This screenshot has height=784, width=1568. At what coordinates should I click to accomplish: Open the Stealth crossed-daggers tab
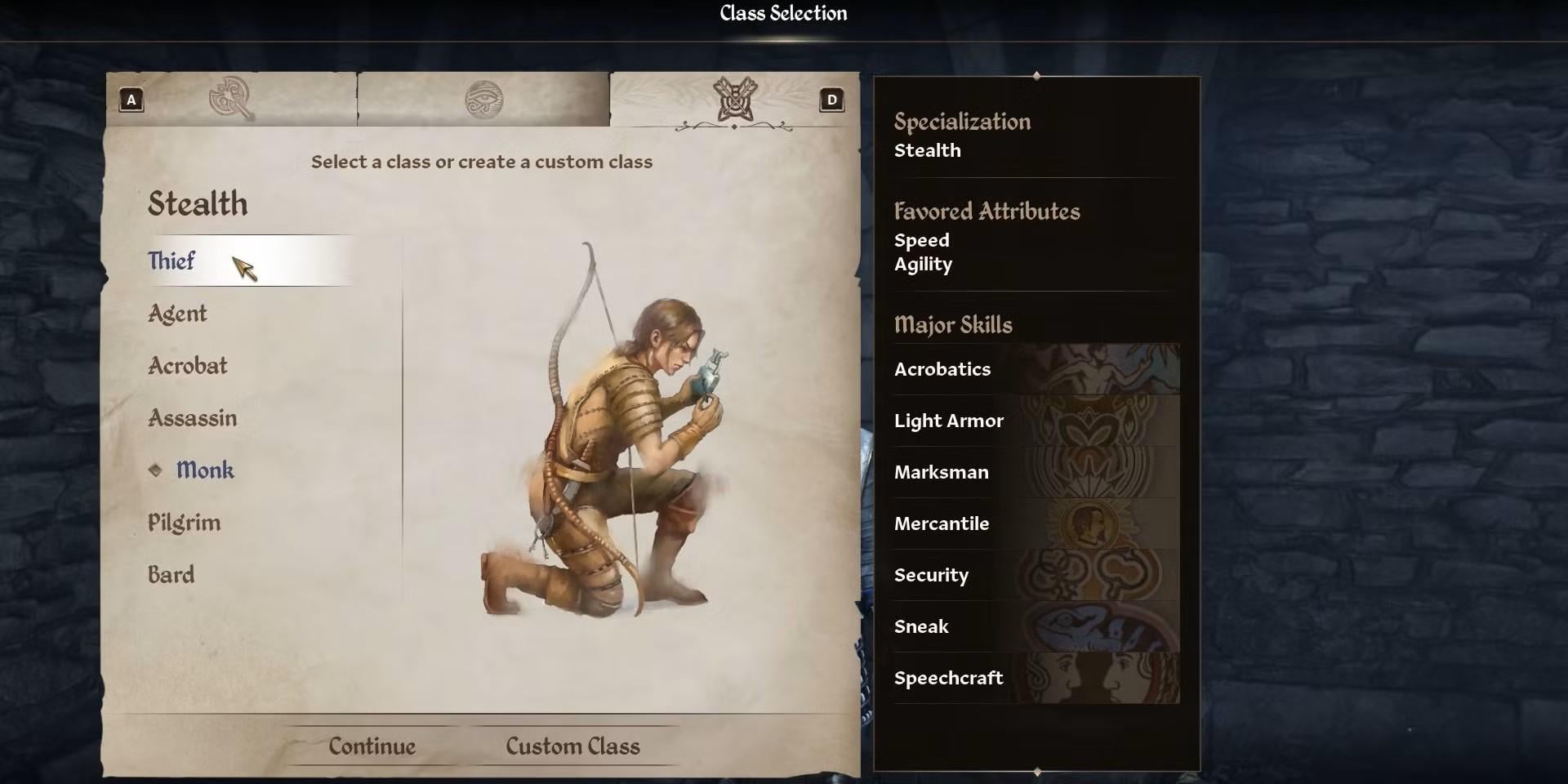[x=734, y=100]
